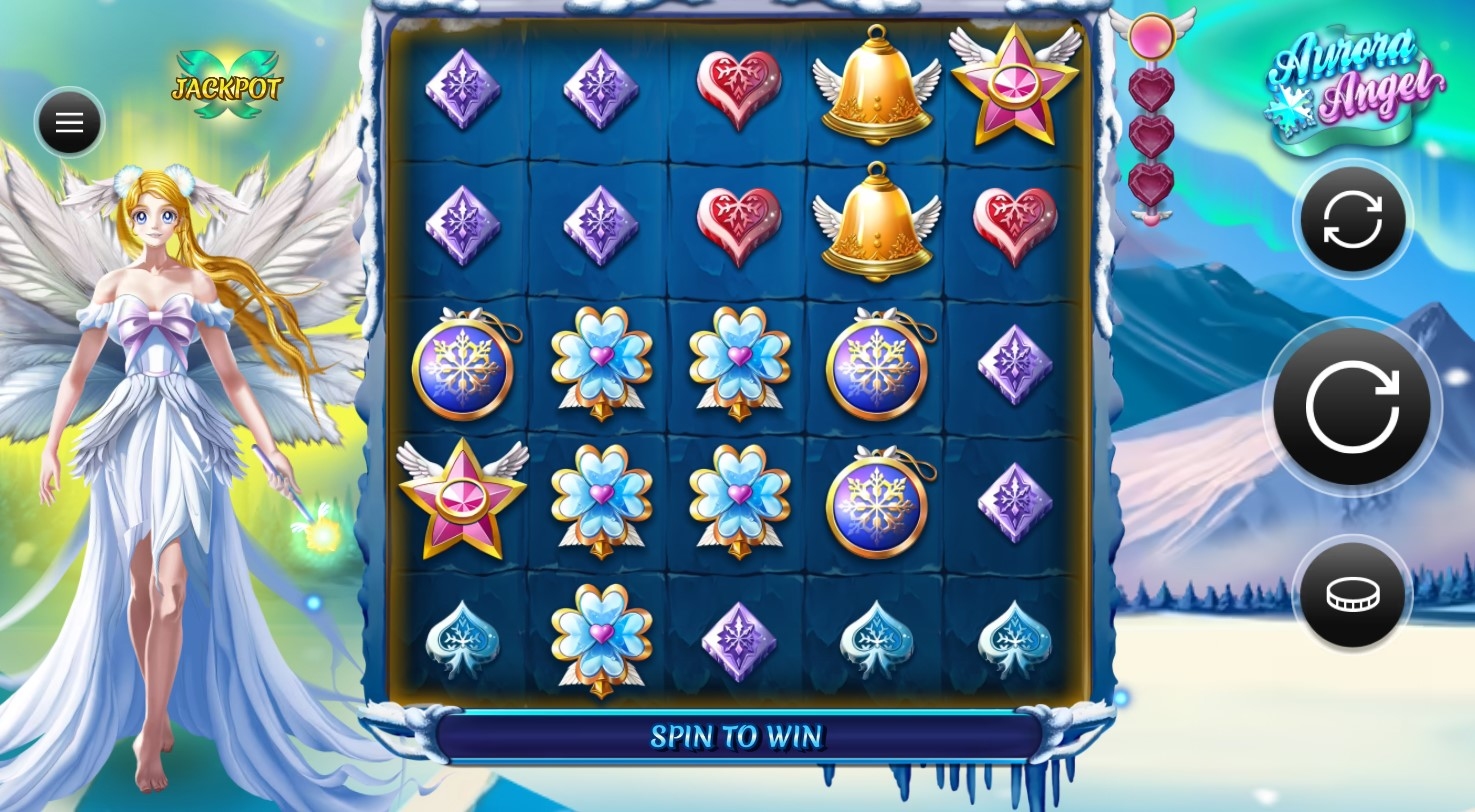
Task: Show the Jackpot information
Action: pos(227,87)
